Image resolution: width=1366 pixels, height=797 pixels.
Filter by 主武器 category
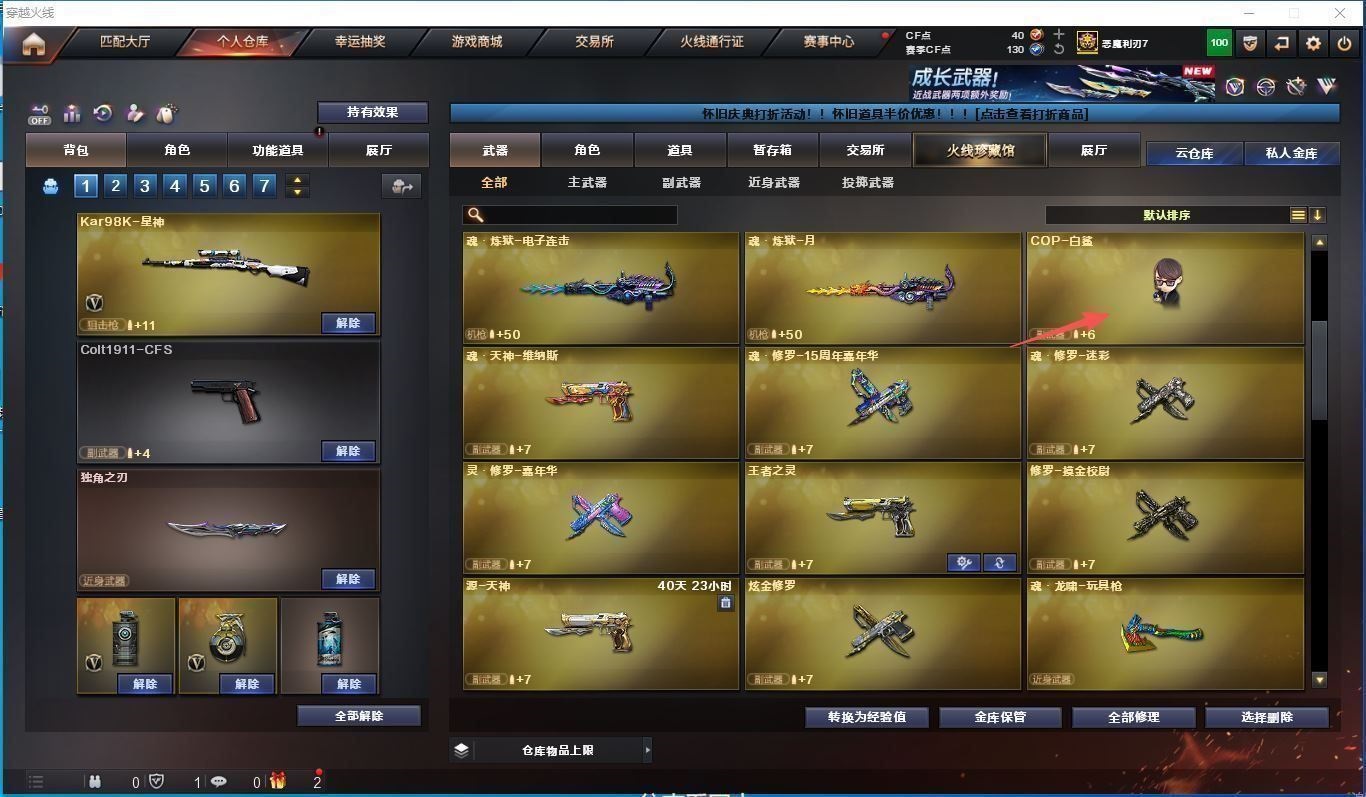[587, 182]
